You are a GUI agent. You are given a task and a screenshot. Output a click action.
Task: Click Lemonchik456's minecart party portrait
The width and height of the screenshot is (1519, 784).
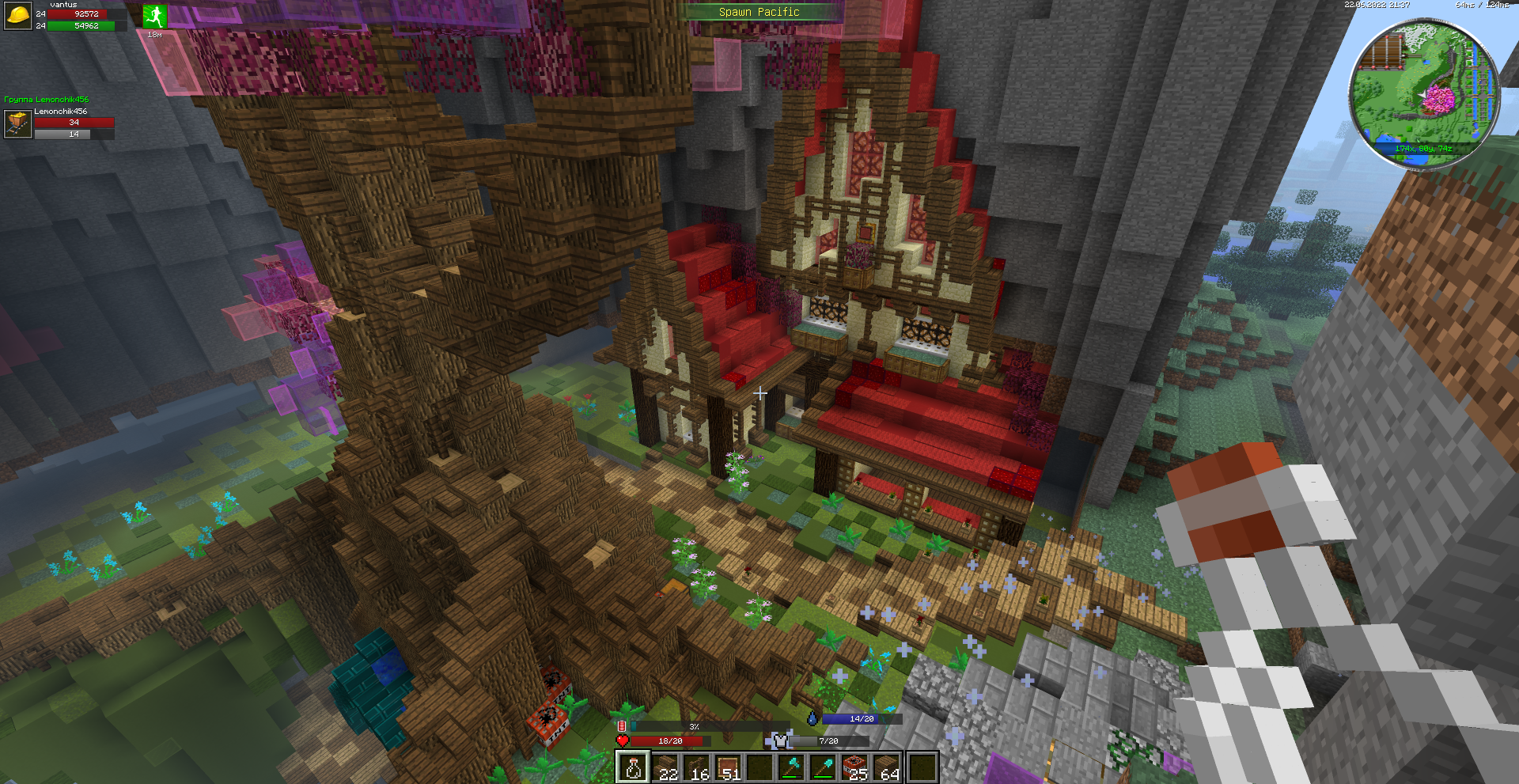click(x=17, y=124)
